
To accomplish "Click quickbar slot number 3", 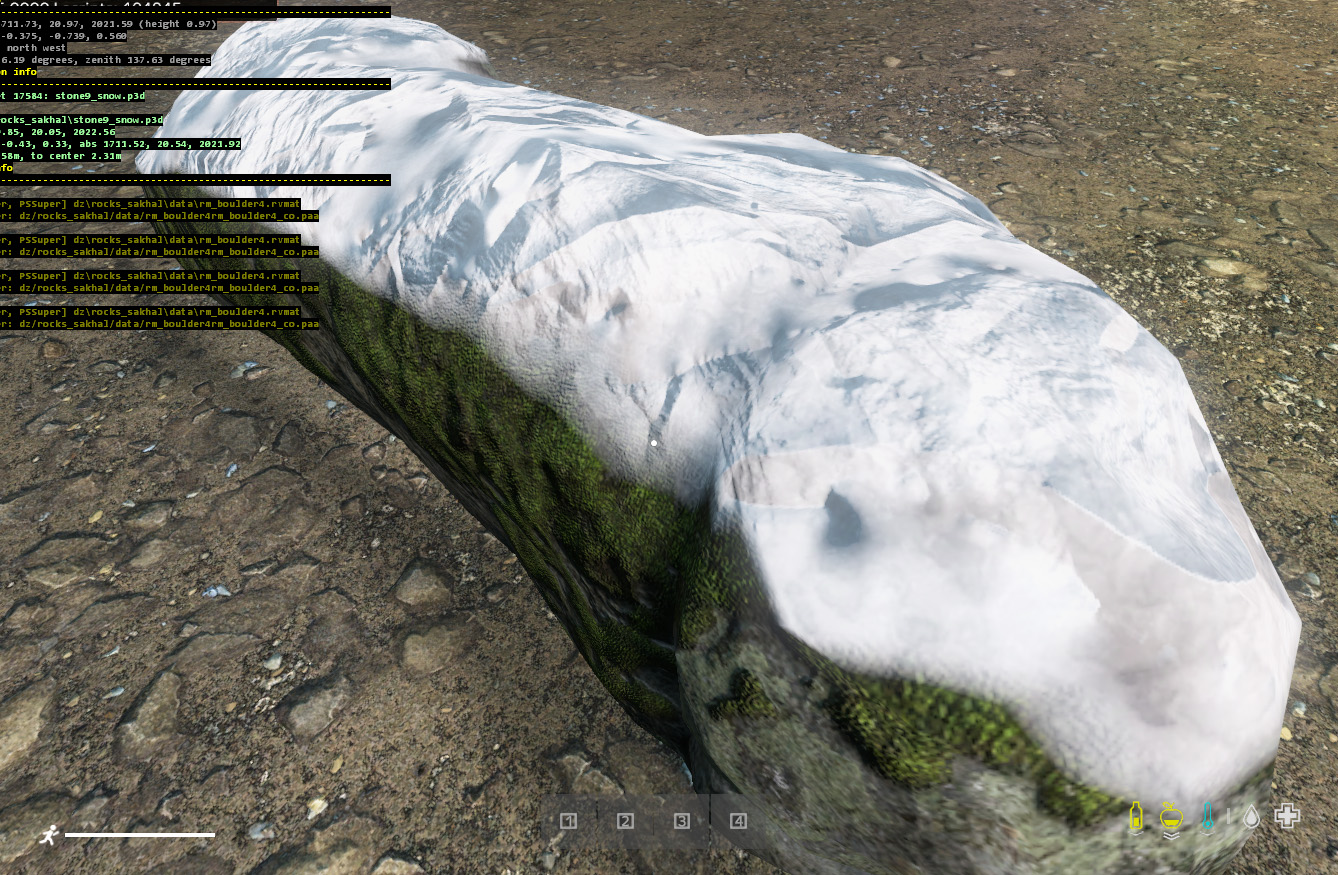I will (682, 821).
